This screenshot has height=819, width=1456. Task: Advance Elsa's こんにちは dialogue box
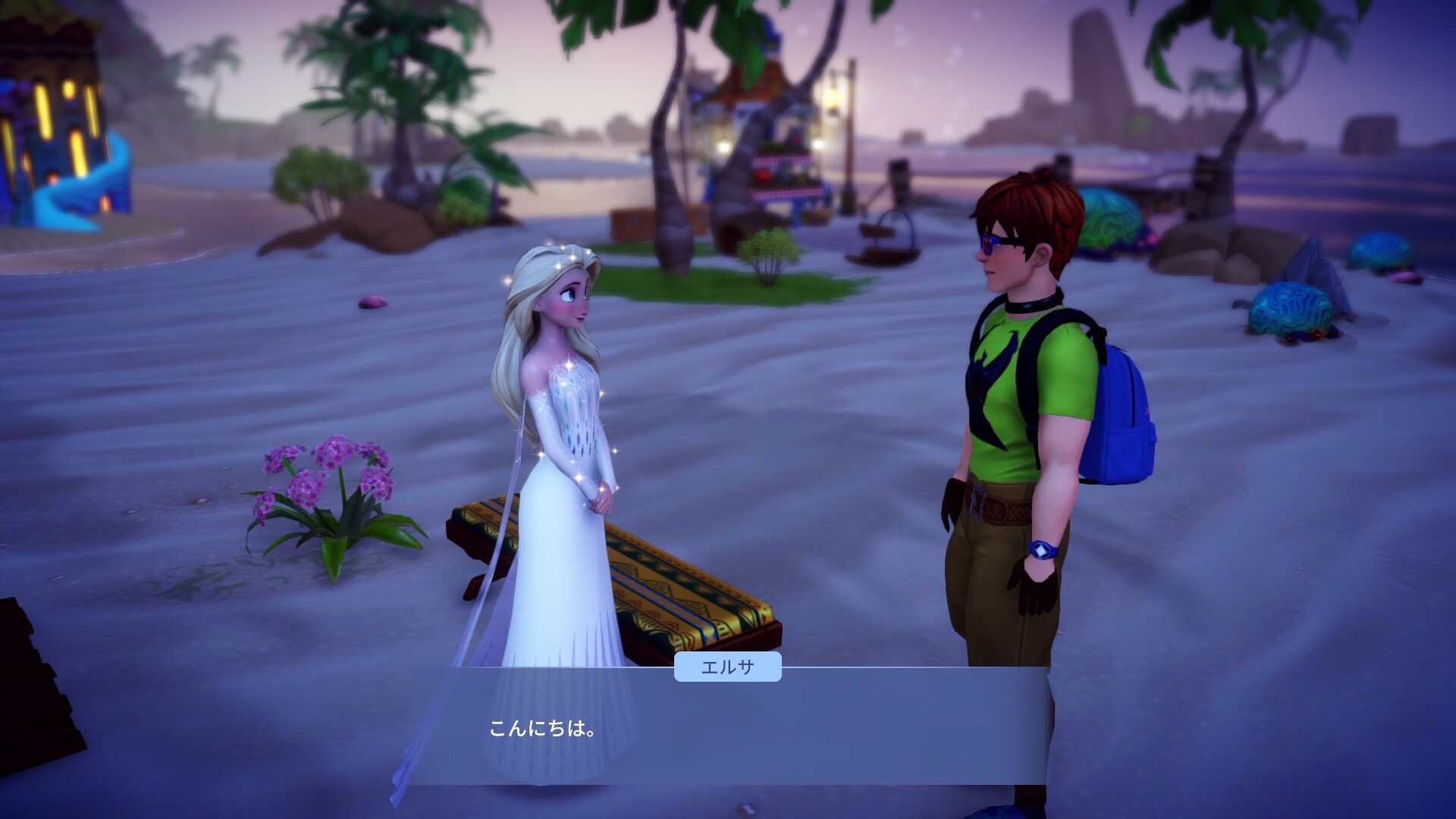pyautogui.click(x=728, y=728)
